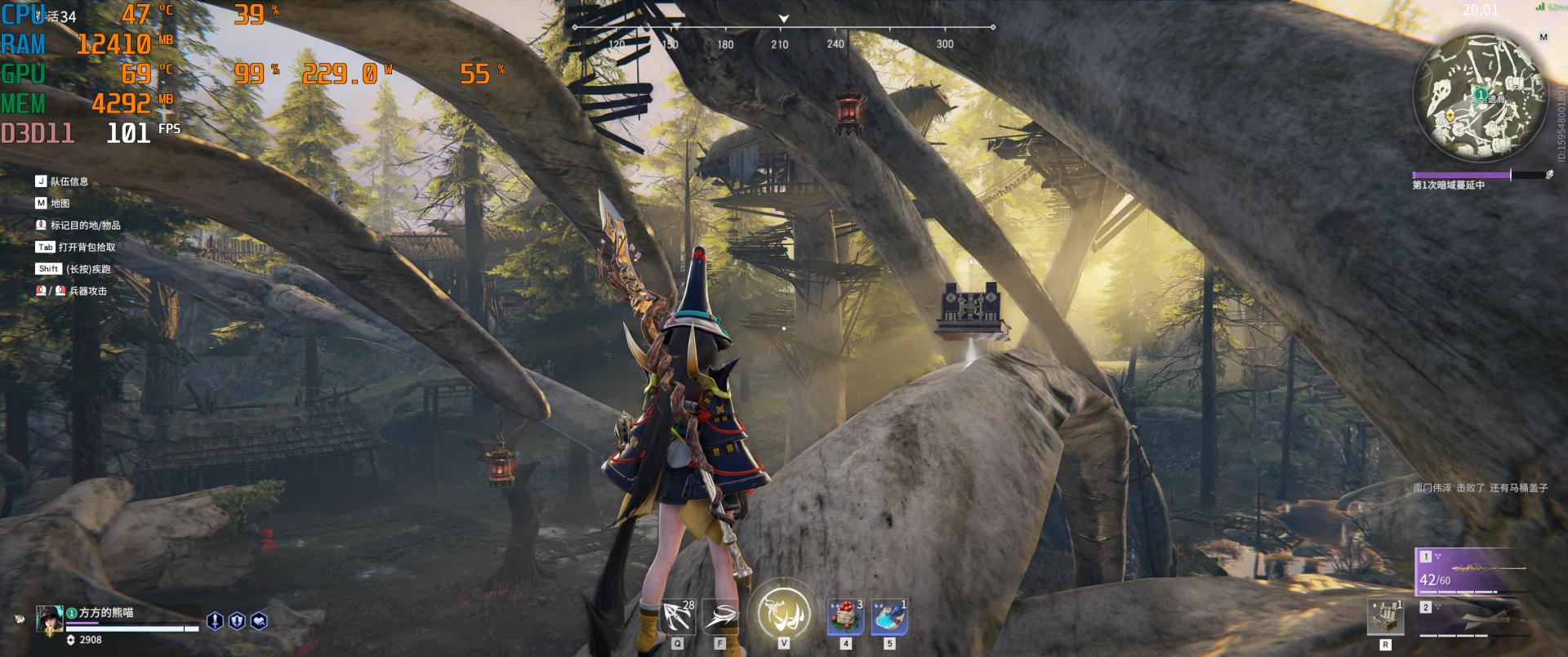Select the sword attack buff icon
The width and height of the screenshot is (1568, 657).
[x=215, y=621]
